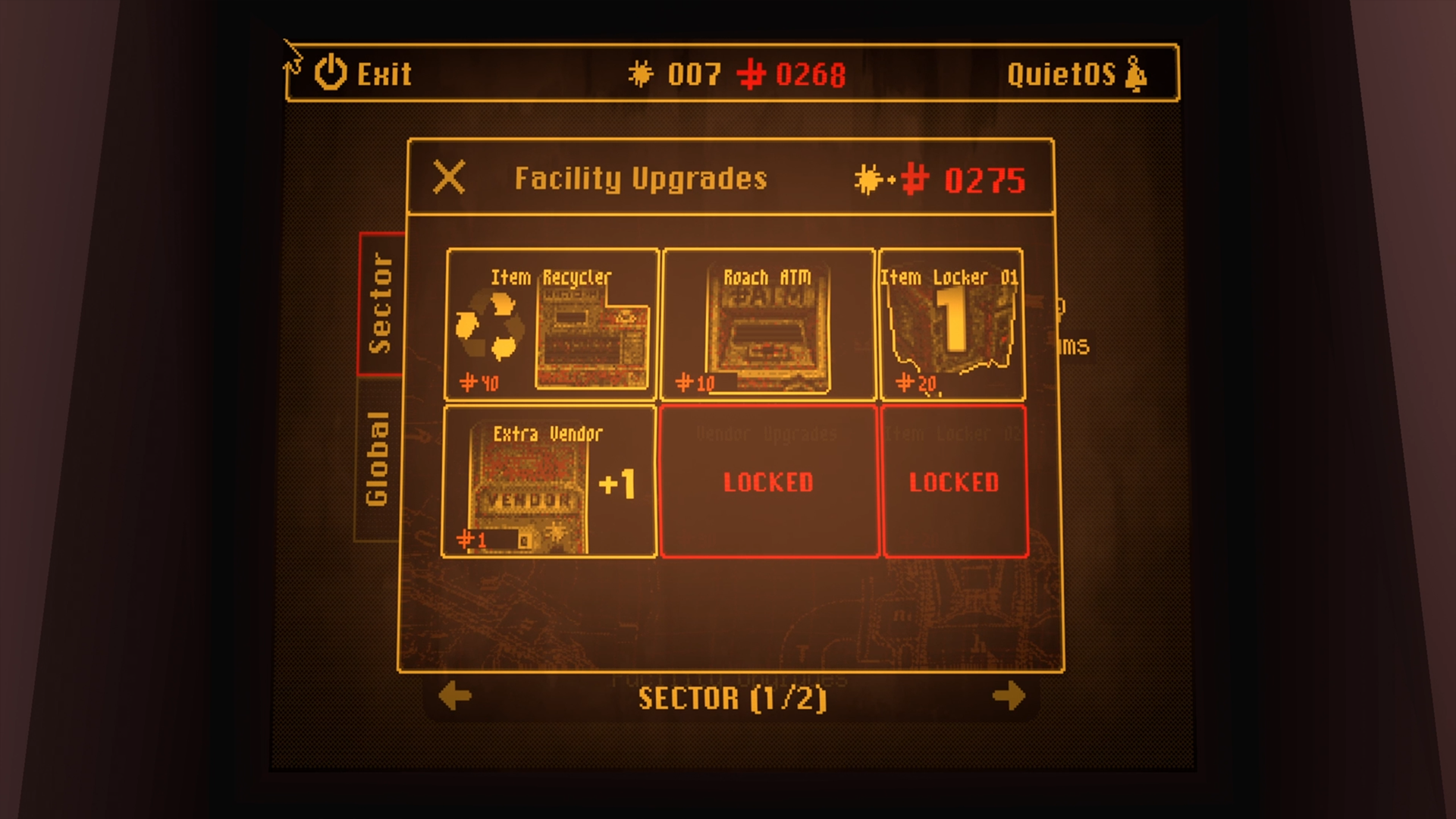The height and width of the screenshot is (819, 1456).
Task: Select the Item Locker 01 upgrade
Action: [x=951, y=325]
